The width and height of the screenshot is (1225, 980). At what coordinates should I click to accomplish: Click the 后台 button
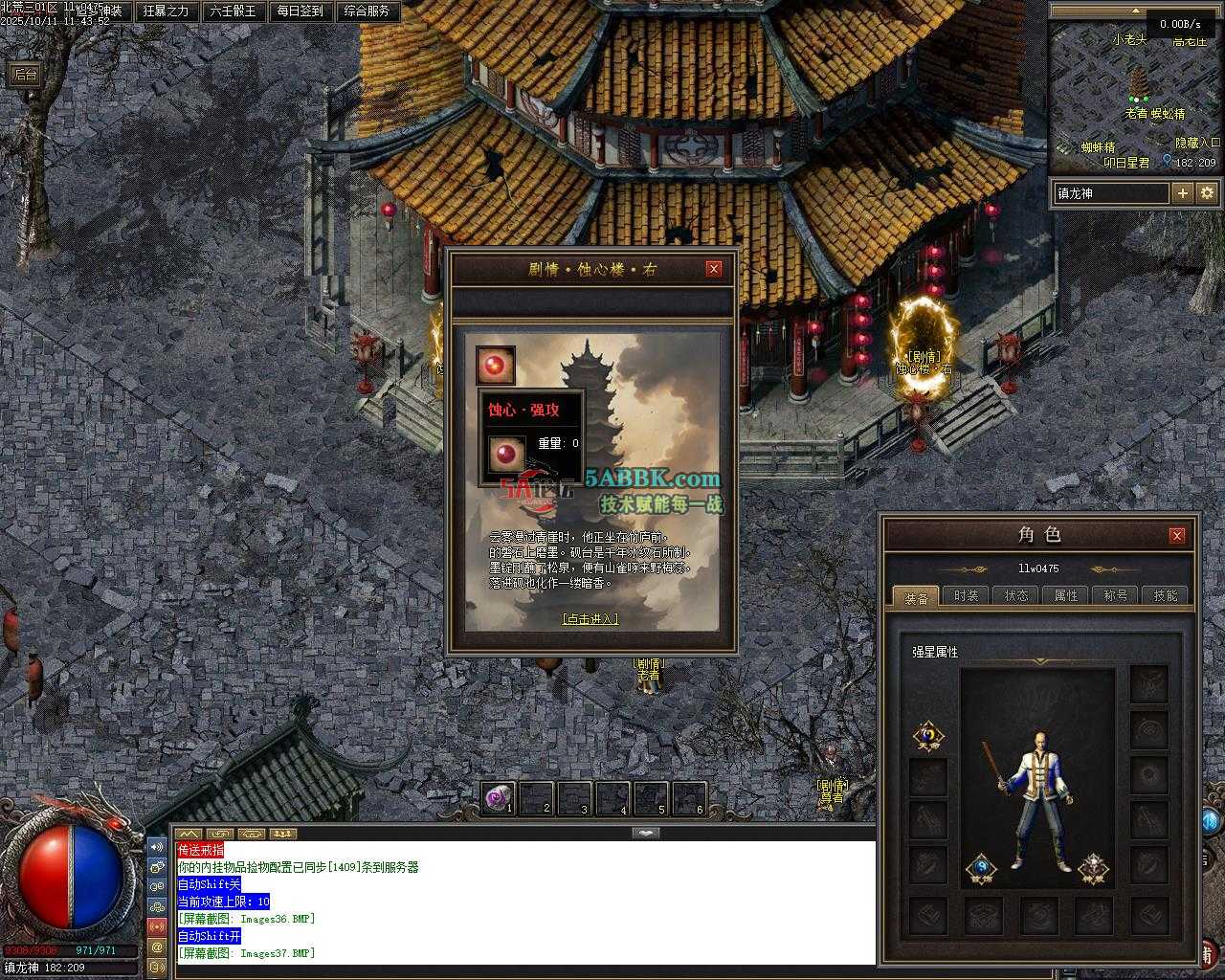coord(25,75)
